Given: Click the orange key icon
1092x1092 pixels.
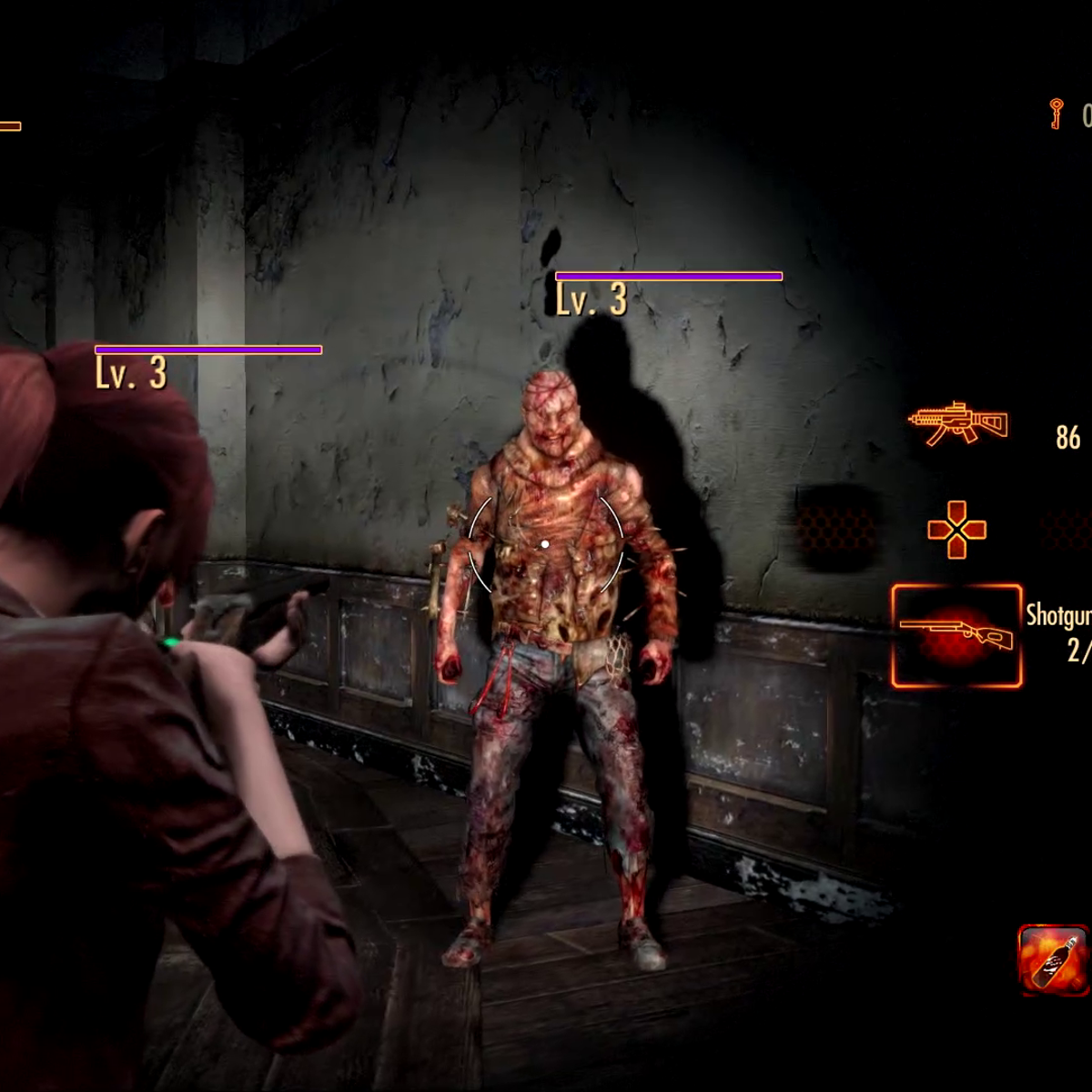Looking at the screenshot, I should tap(1057, 115).
